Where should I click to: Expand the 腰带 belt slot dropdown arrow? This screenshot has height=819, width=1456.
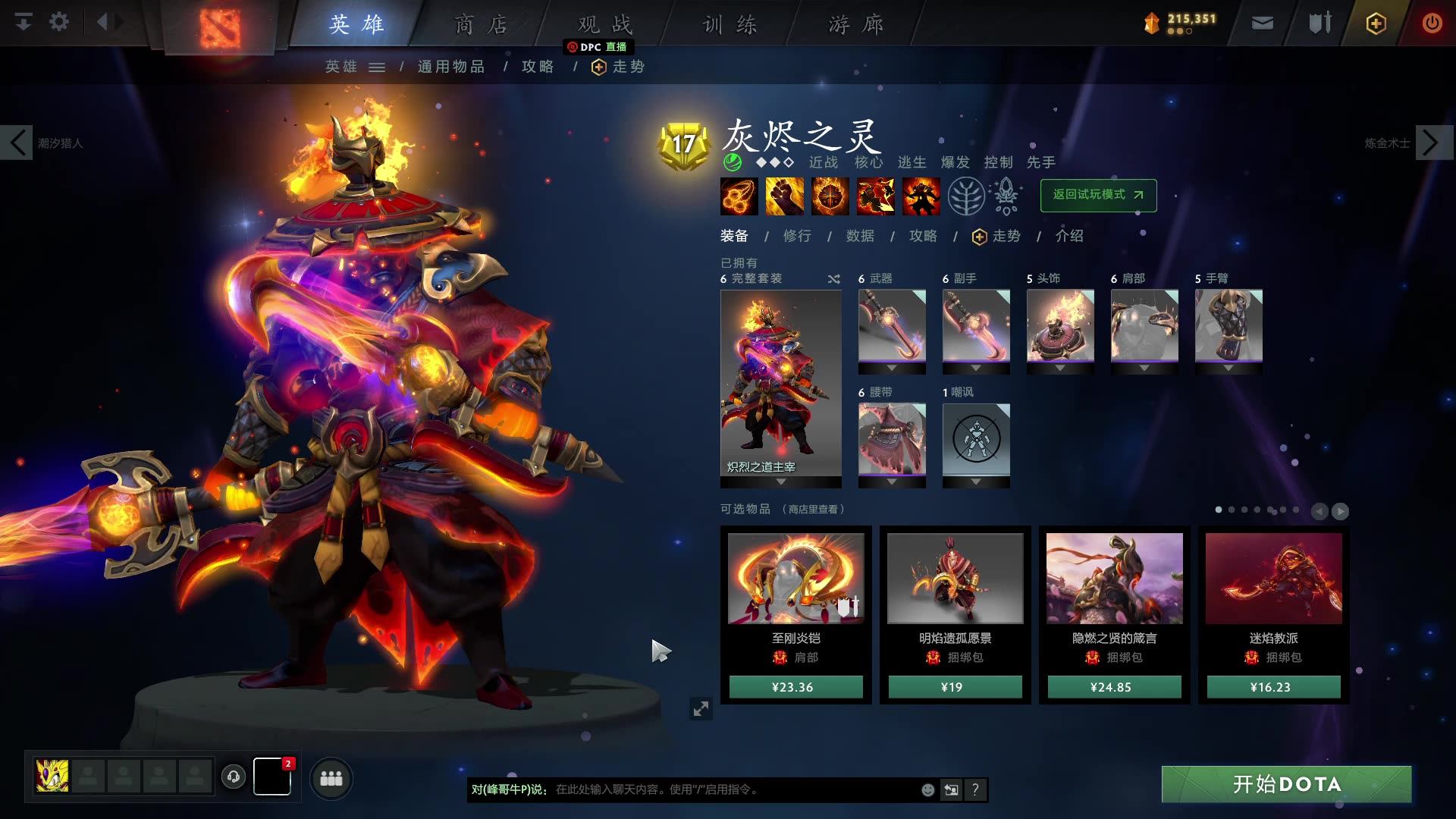click(892, 483)
